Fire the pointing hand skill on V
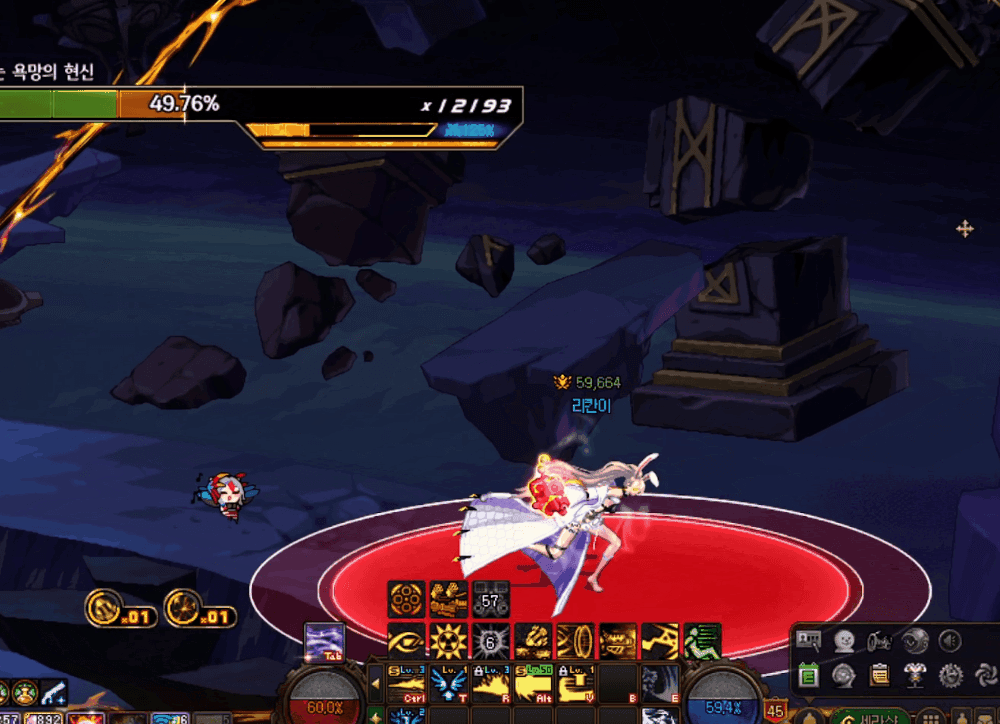The image size is (1000, 724). (575, 684)
